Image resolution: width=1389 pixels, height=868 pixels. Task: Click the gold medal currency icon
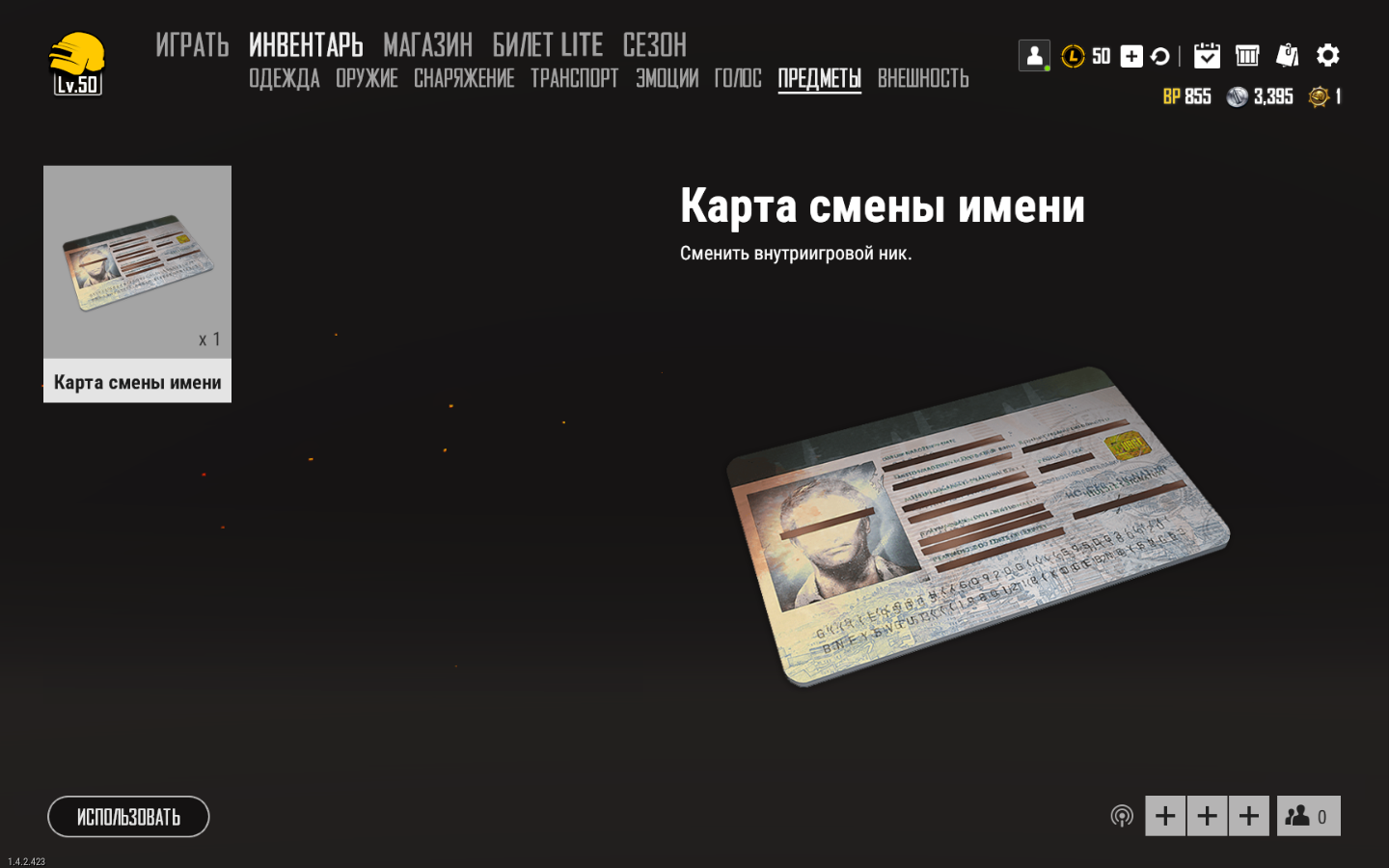pos(1313,96)
